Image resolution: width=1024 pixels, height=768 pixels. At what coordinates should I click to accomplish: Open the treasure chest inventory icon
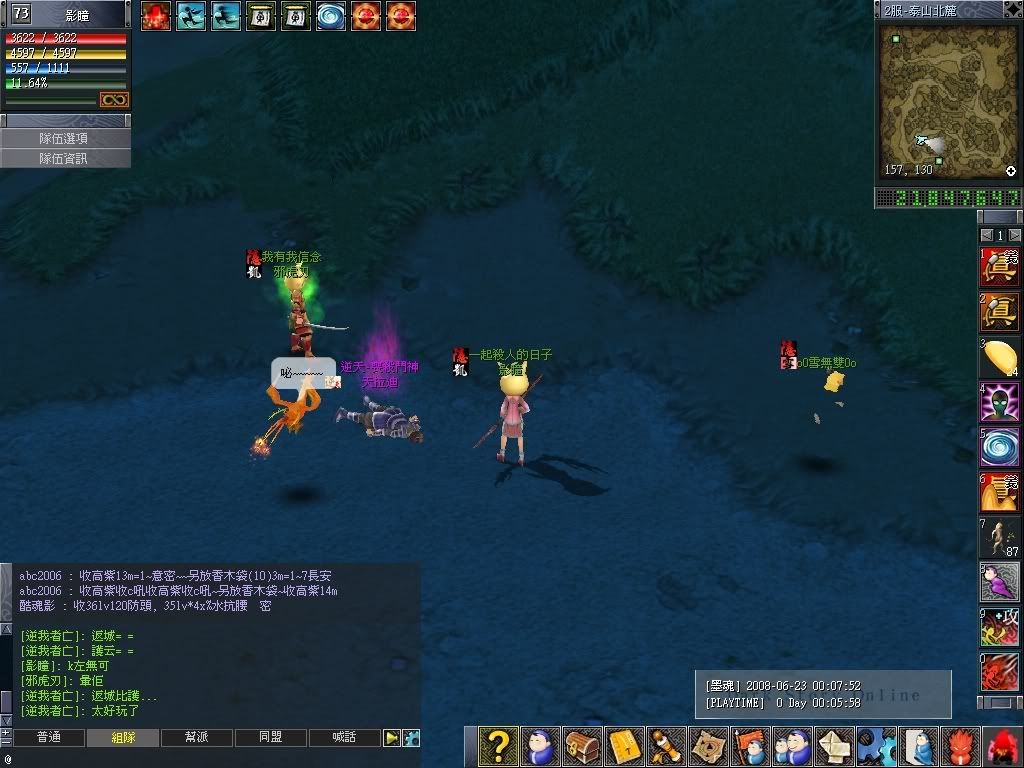(x=582, y=747)
